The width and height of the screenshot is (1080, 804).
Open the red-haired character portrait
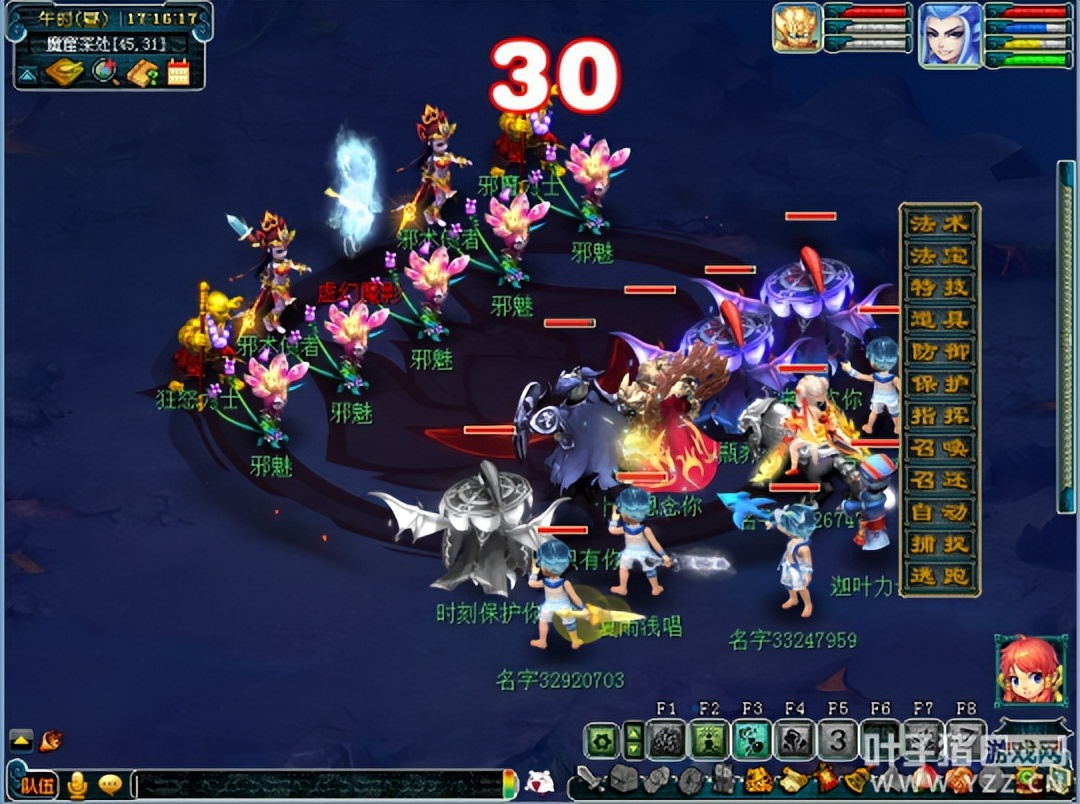point(1023,669)
